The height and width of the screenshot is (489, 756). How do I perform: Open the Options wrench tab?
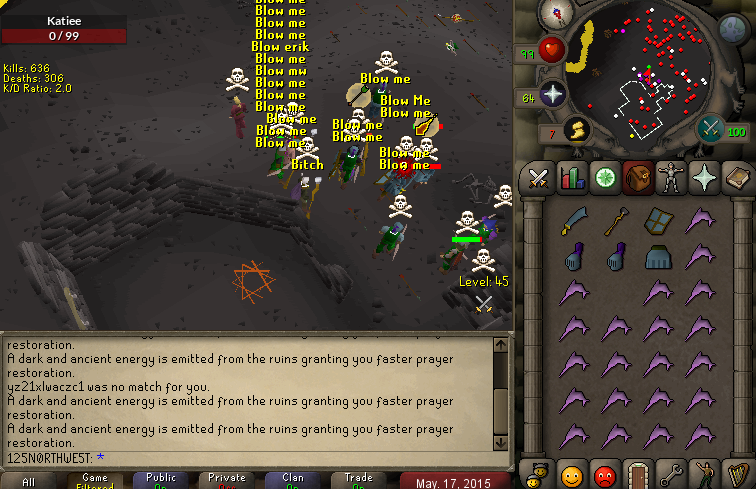[x=670, y=472]
